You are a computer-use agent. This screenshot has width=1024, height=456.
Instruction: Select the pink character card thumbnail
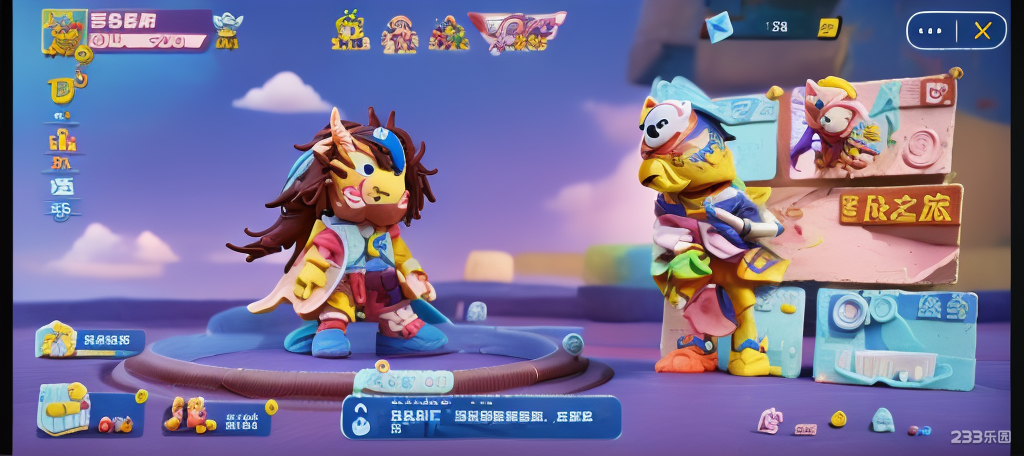[836, 125]
